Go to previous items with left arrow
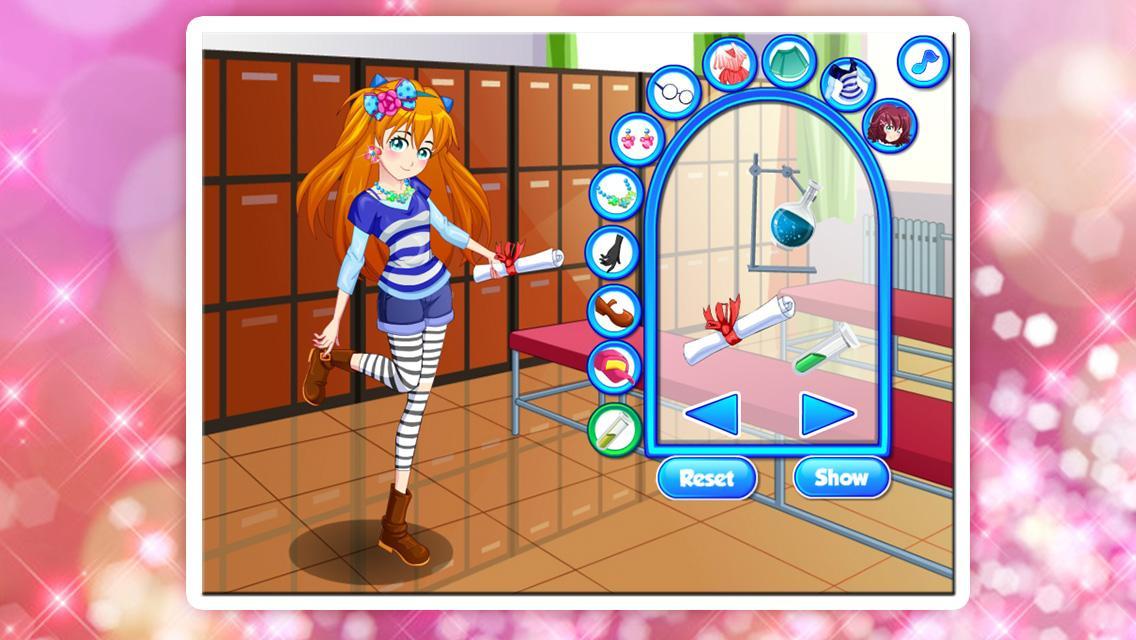Viewport: 1136px width, 640px height. pyautogui.click(x=712, y=414)
